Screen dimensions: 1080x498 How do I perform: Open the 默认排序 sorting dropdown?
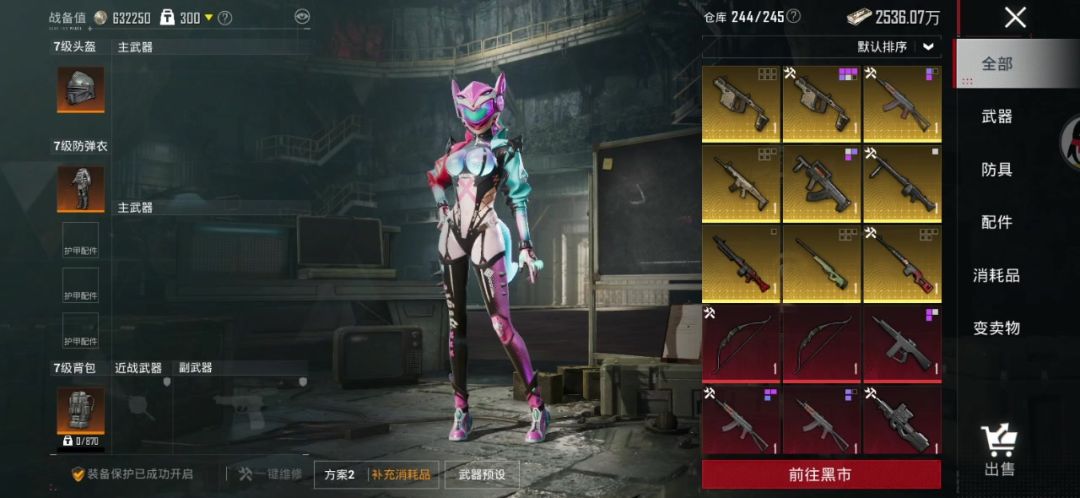896,47
